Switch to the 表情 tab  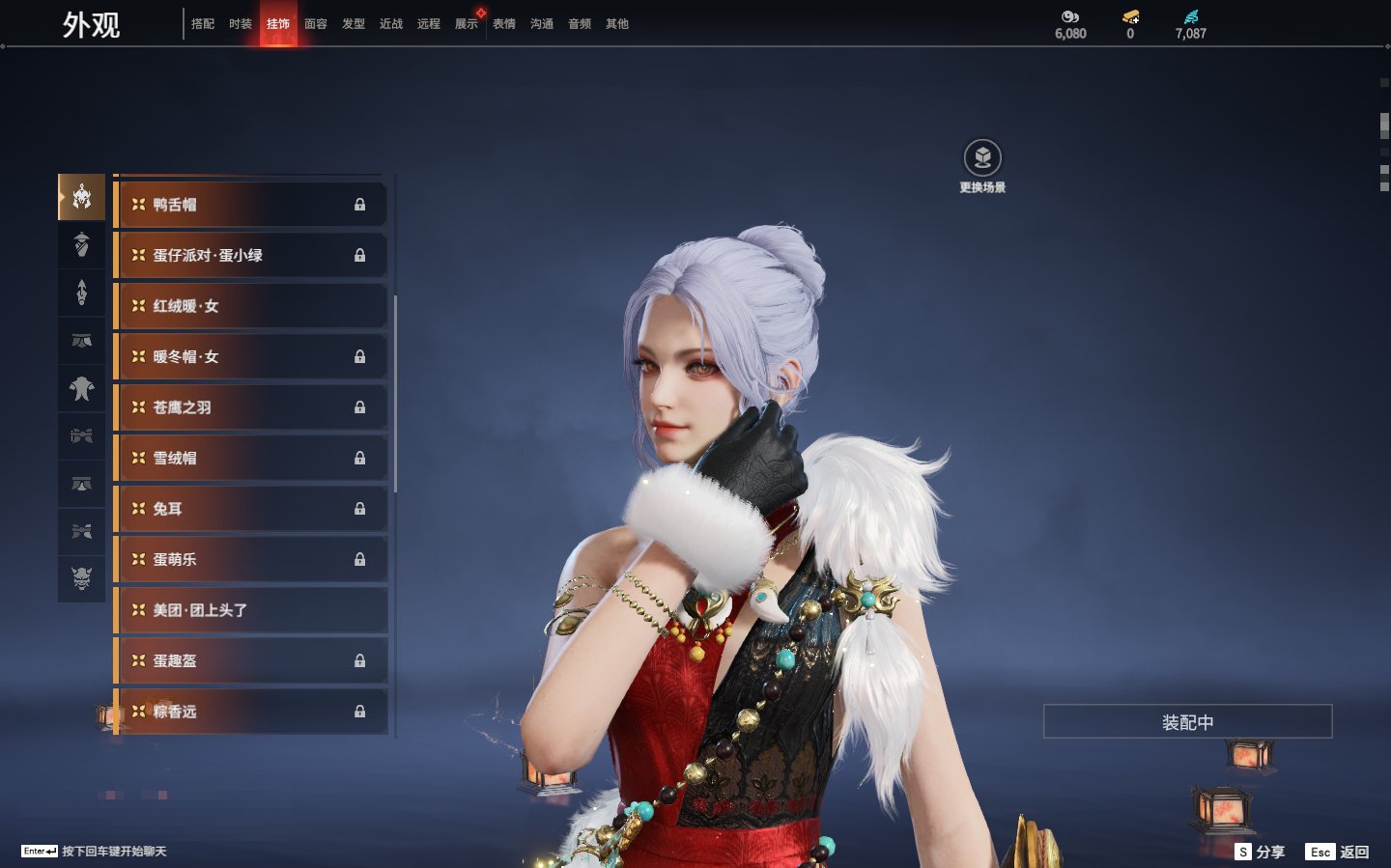click(504, 24)
